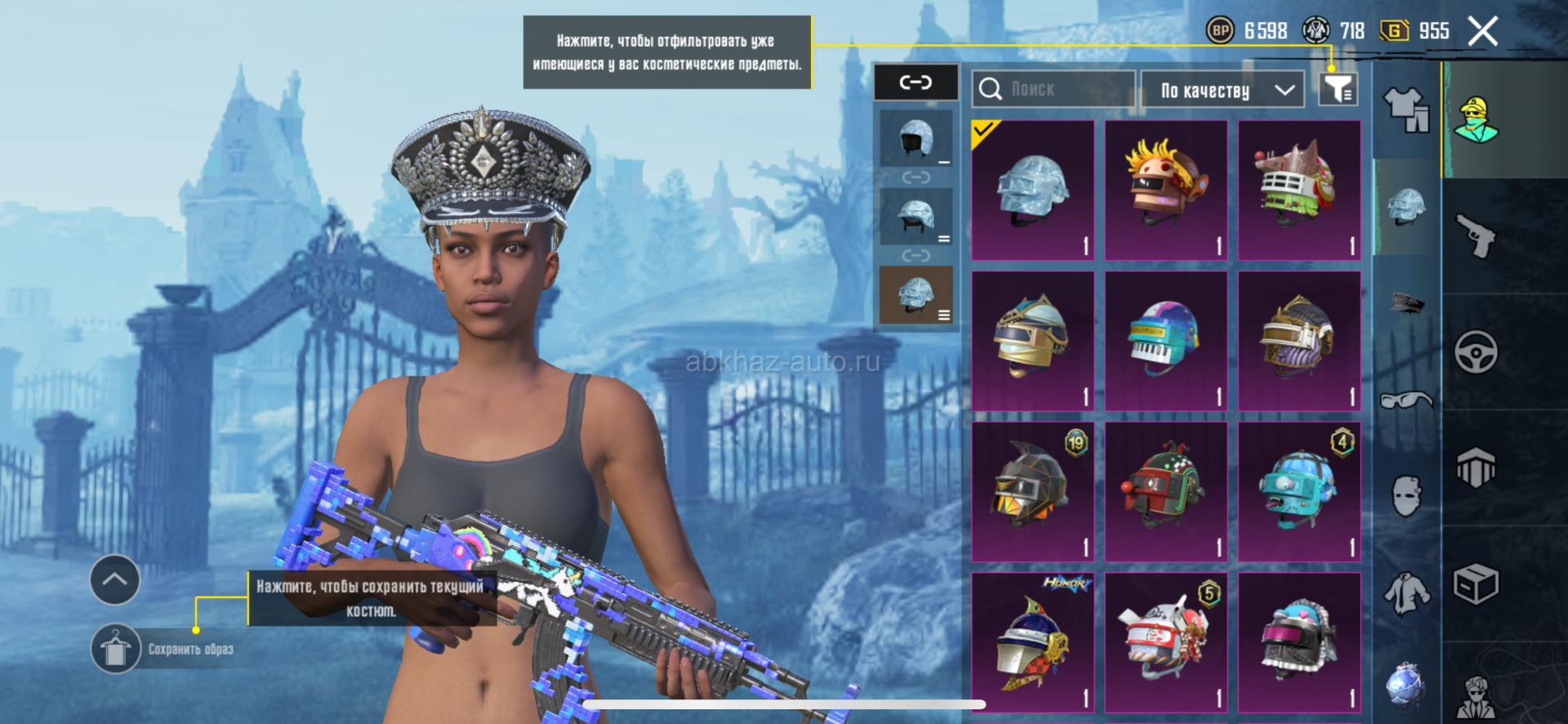Open the vehicle skins steering wheel tab
This screenshot has width=1568, height=724.
(x=1476, y=352)
